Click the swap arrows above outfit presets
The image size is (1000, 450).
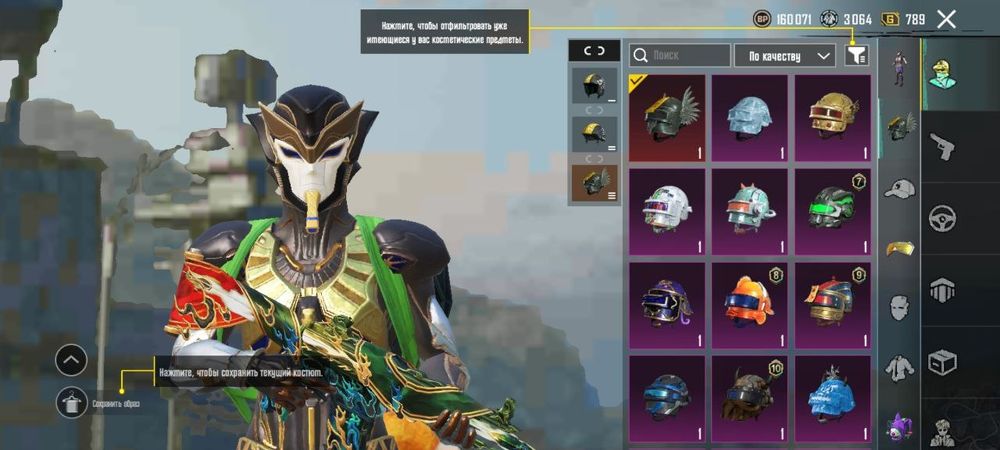point(594,51)
